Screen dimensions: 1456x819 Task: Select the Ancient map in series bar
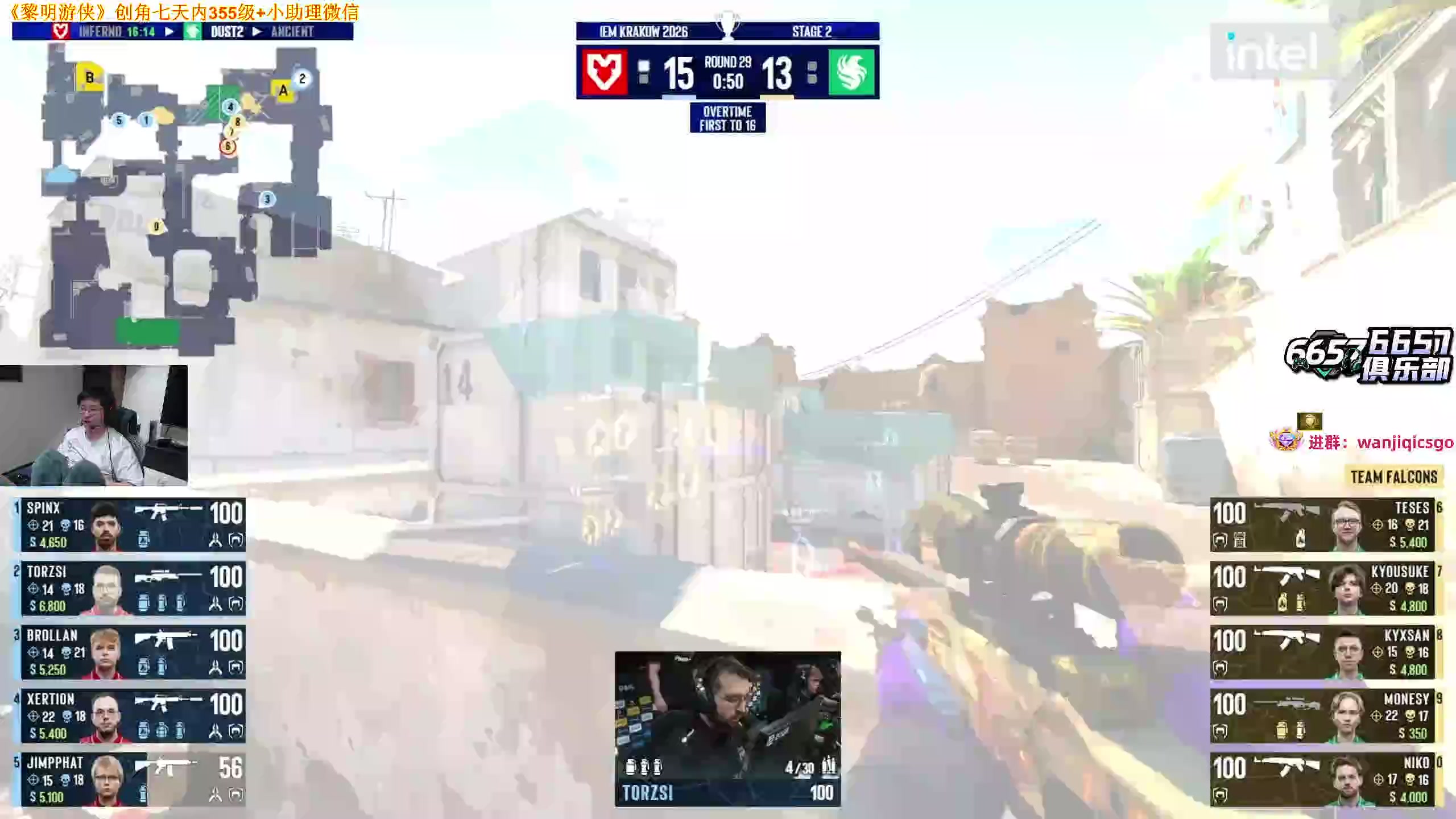(x=292, y=32)
